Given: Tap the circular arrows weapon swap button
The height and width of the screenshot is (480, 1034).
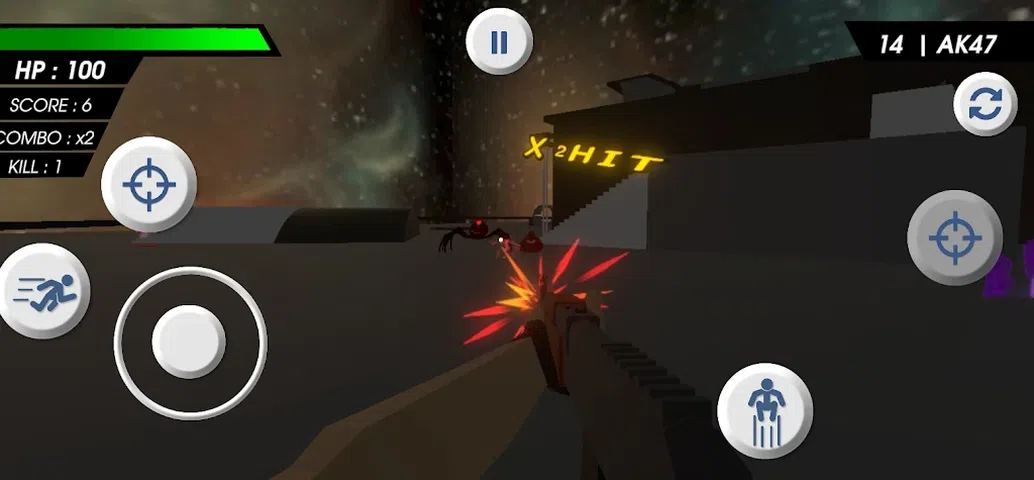Looking at the screenshot, I should point(985,106).
